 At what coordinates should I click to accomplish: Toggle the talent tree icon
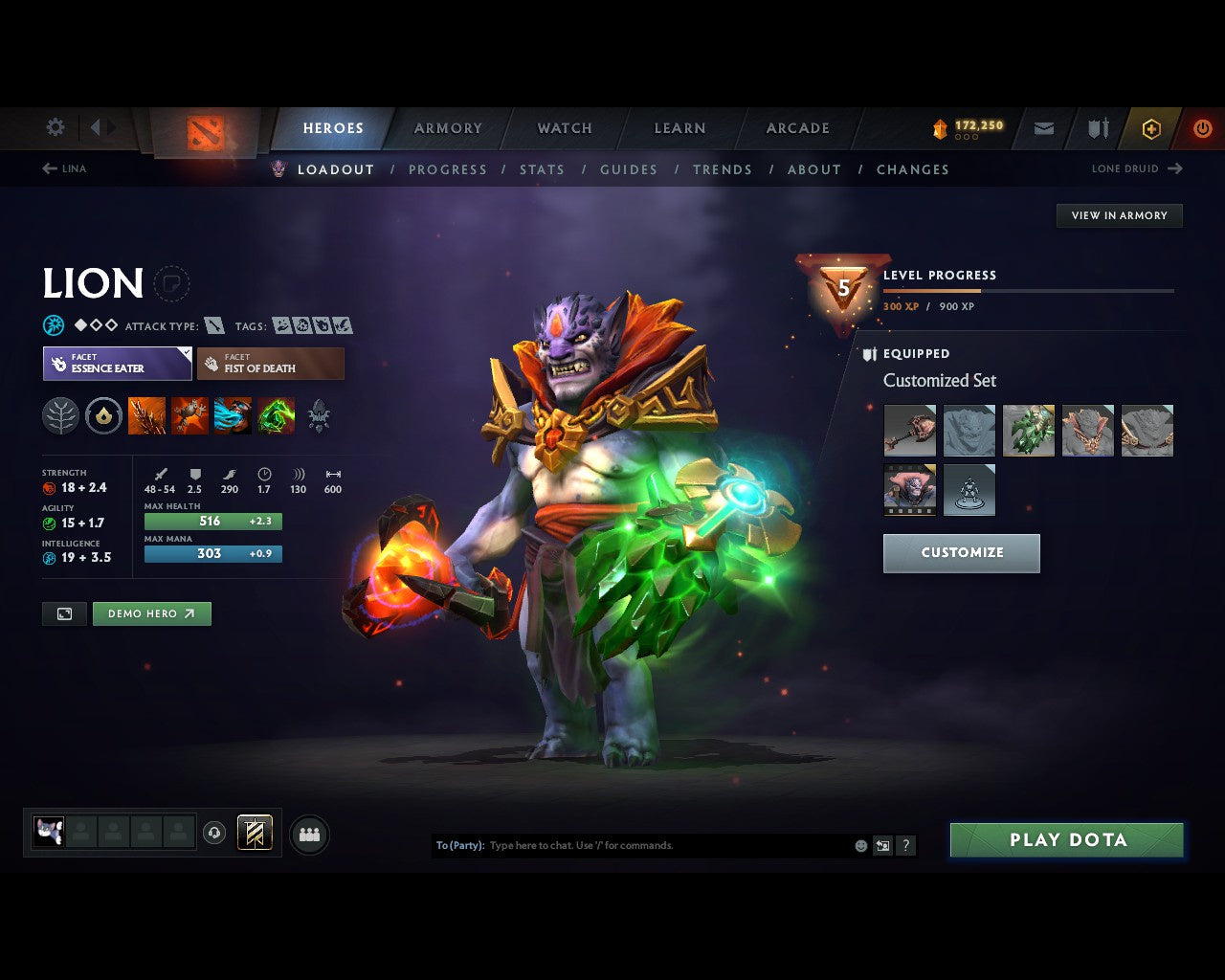pyautogui.click(x=61, y=415)
